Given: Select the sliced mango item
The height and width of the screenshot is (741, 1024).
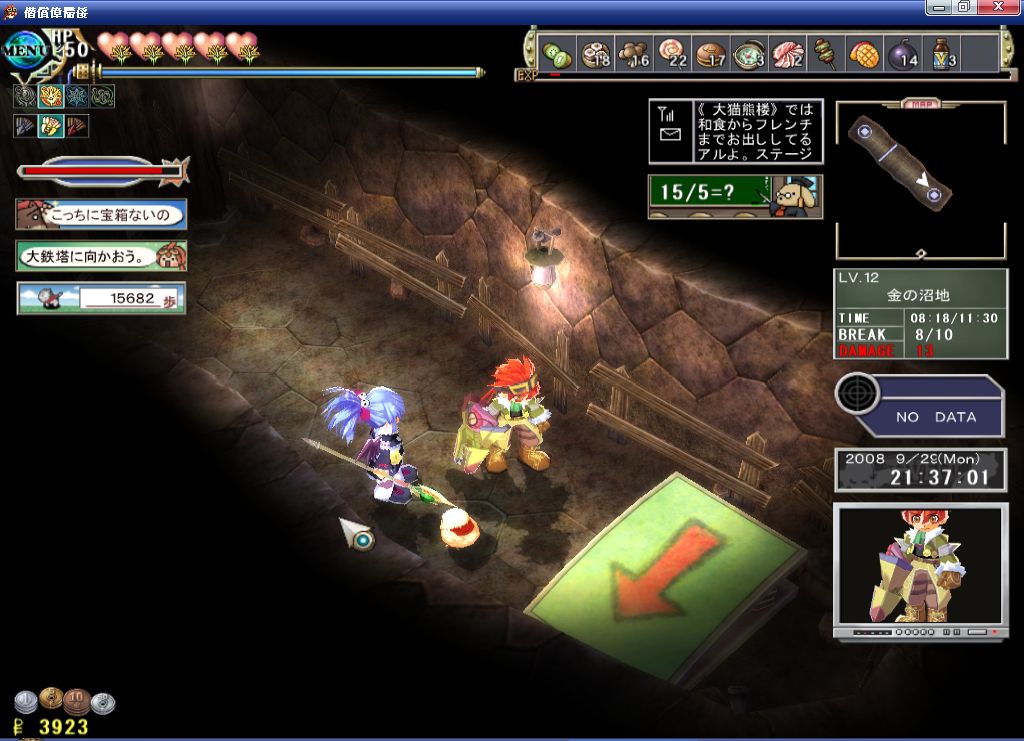Looking at the screenshot, I should 863,54.
